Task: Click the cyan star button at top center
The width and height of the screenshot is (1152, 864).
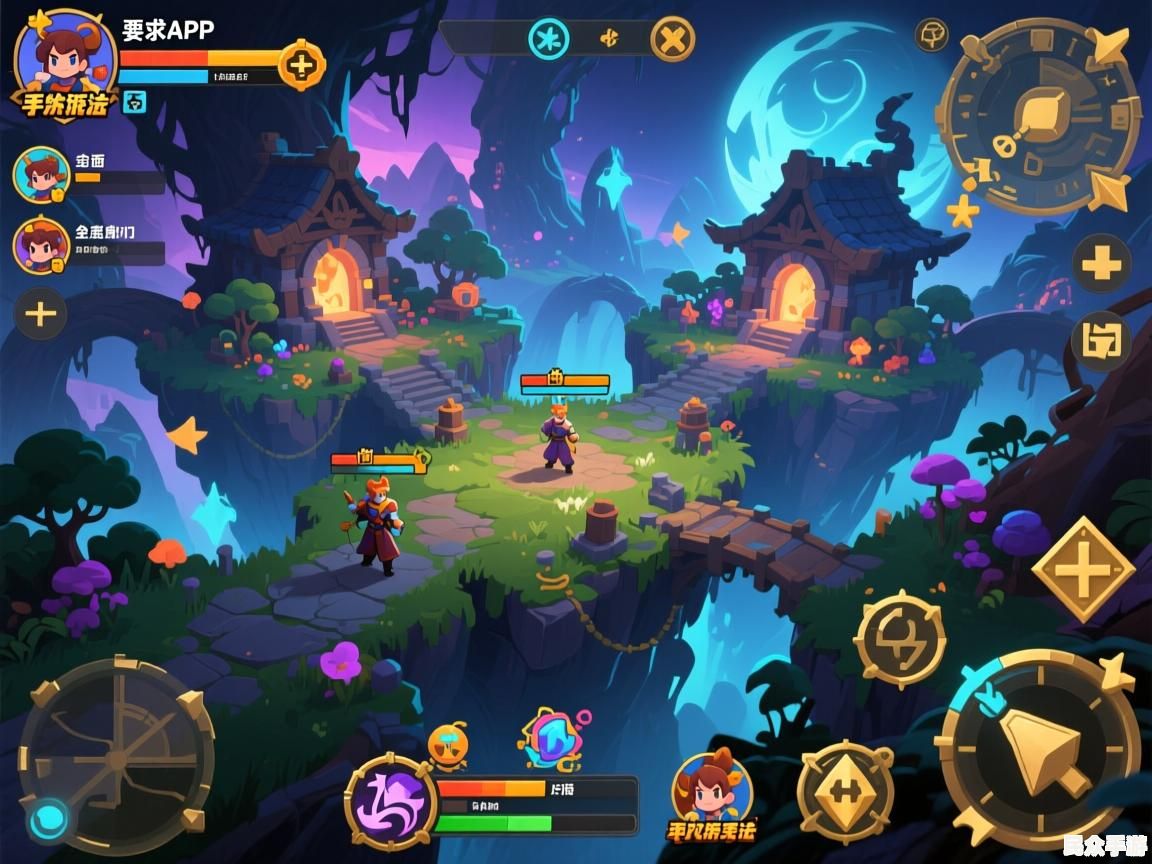Action: 548,40
